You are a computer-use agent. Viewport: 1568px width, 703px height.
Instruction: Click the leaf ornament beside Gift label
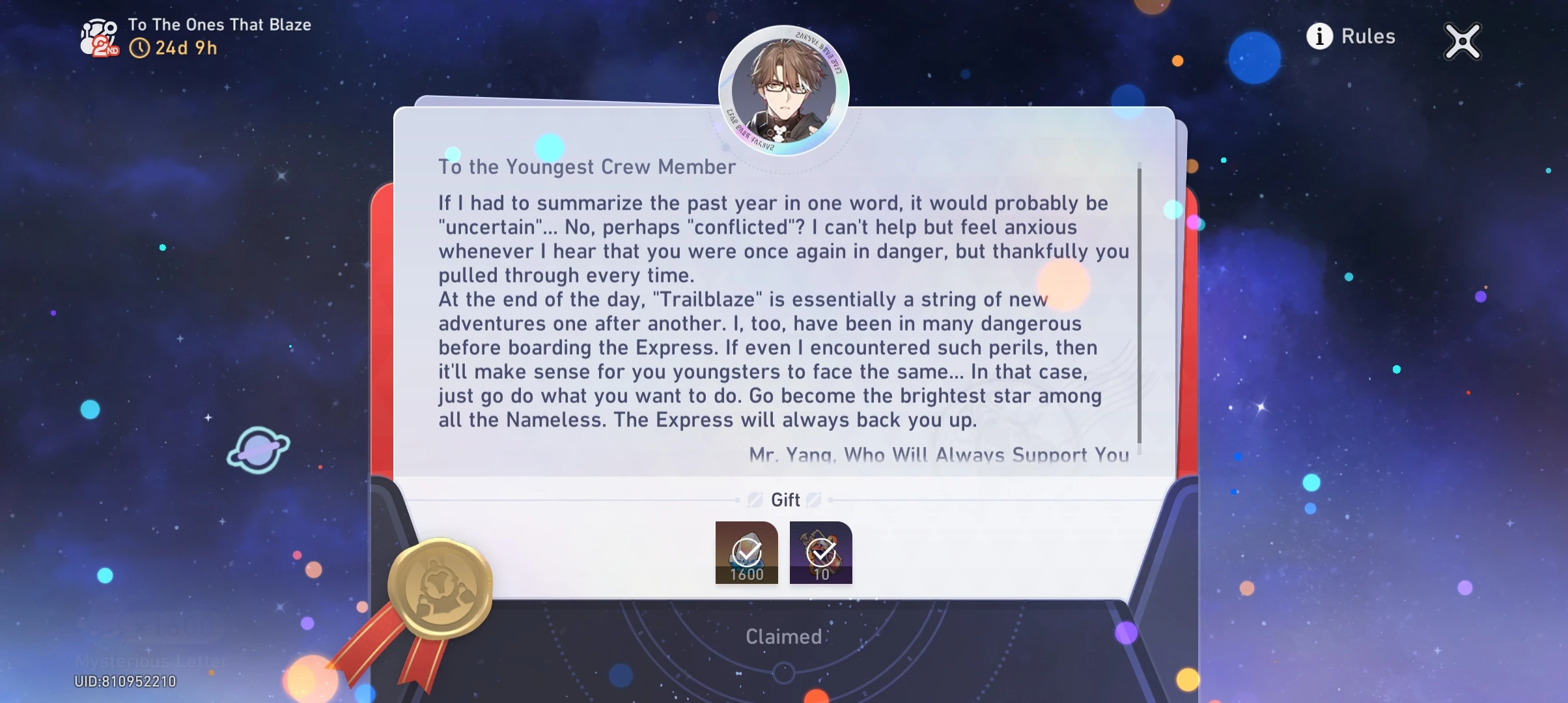click(x=756, y=500)
